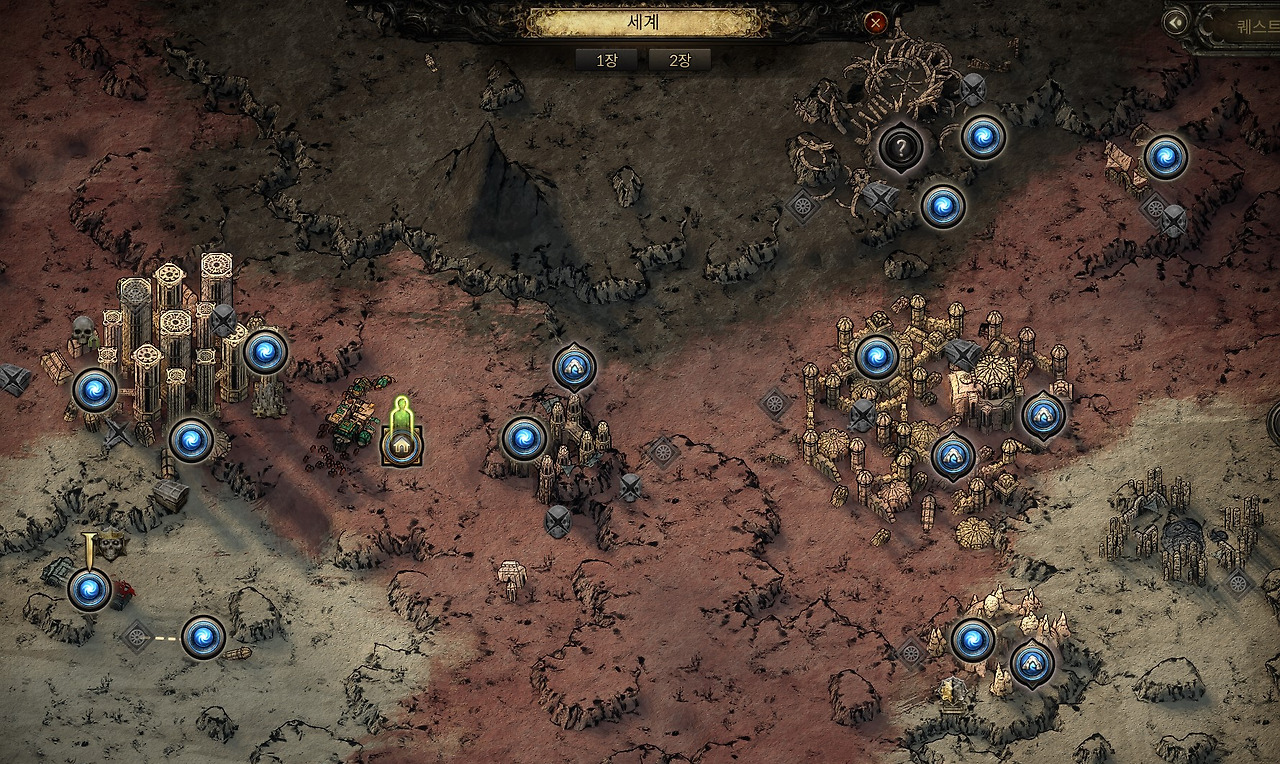
Task: Open the 퀘스트 quest panel
Action: click(1240, 24)
